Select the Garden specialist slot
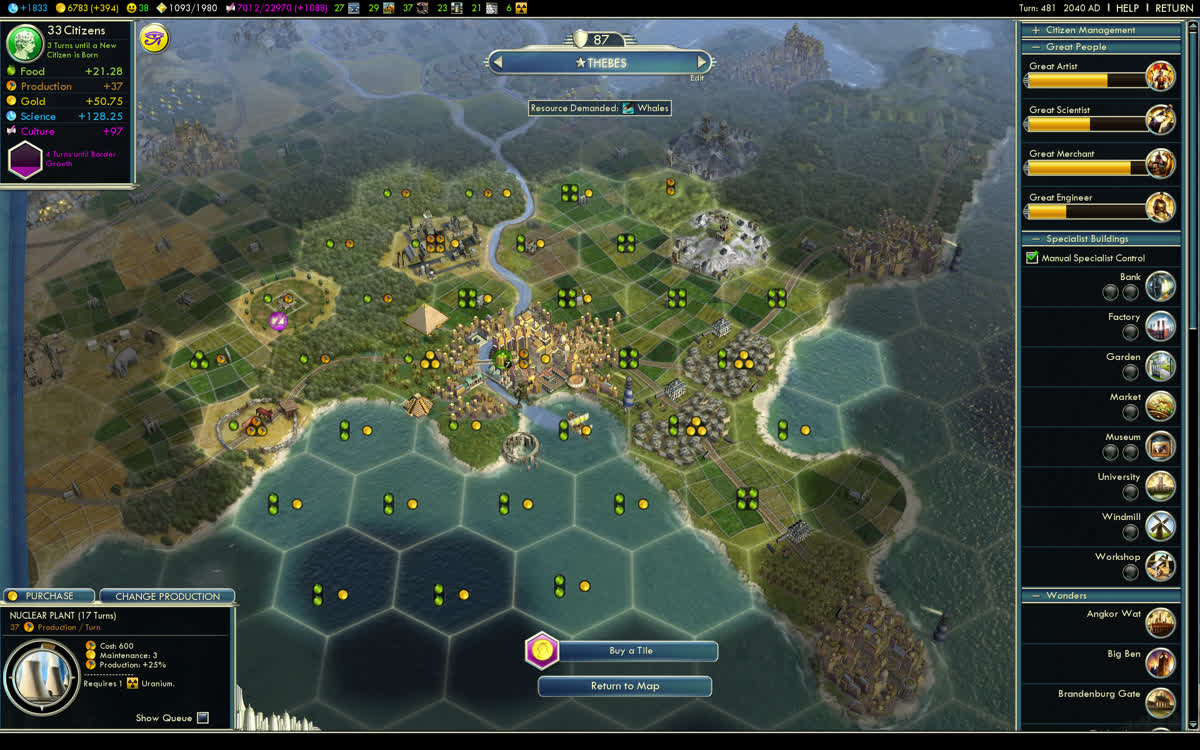The width and height of the screenshot is (1200, 750). click(1130, 372)
